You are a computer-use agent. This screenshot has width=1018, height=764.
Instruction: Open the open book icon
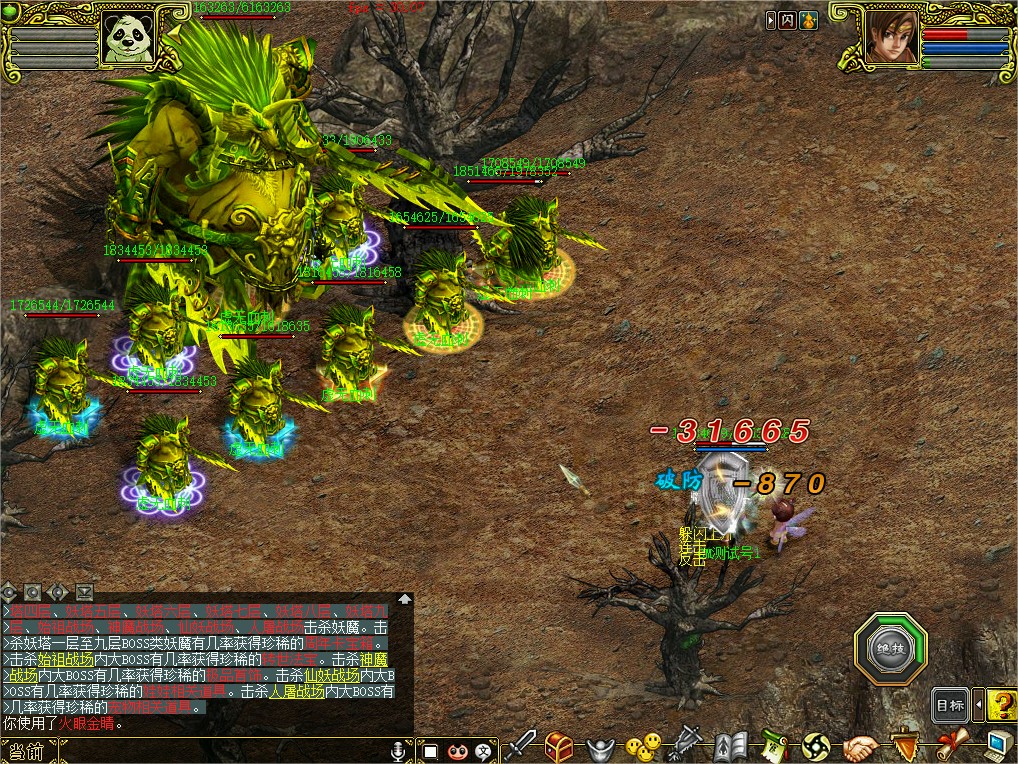pos(731,746)
